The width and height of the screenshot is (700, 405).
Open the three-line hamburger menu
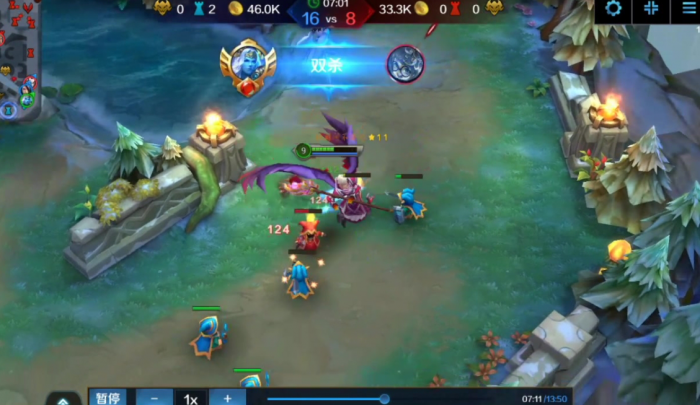[x=687, y=9]
